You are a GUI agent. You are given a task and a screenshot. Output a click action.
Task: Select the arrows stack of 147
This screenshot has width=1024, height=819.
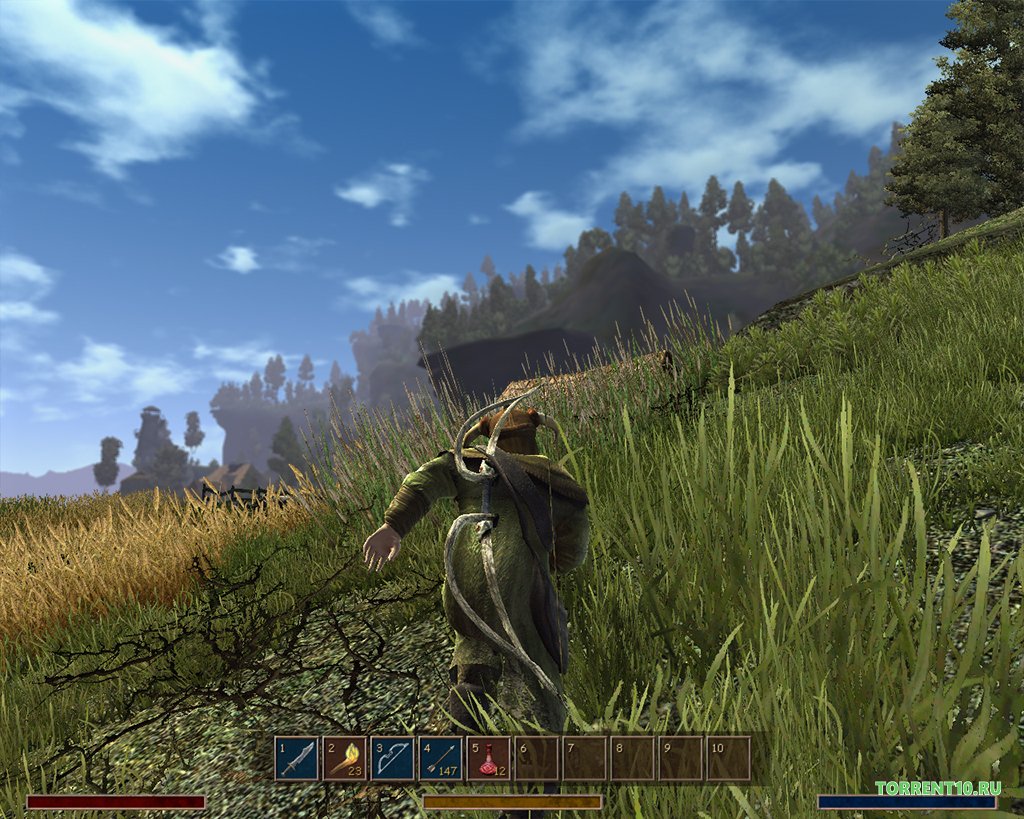click(441, 759)
